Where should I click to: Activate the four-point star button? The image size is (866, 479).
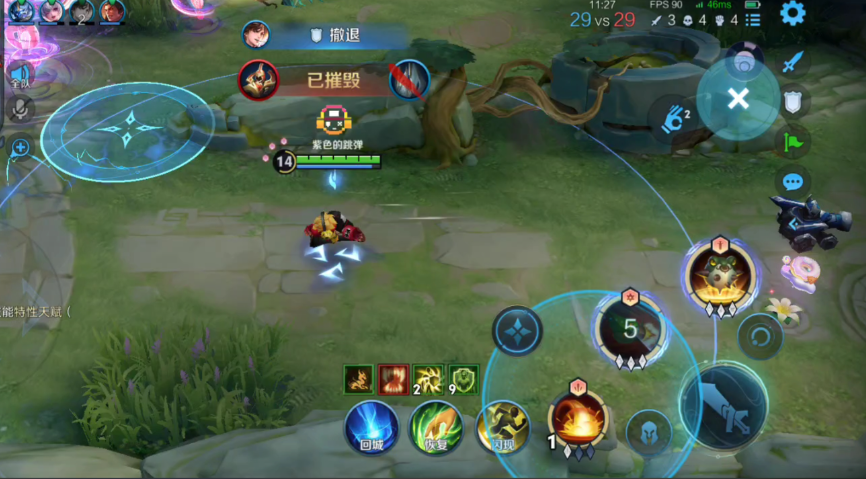[517, 331]
